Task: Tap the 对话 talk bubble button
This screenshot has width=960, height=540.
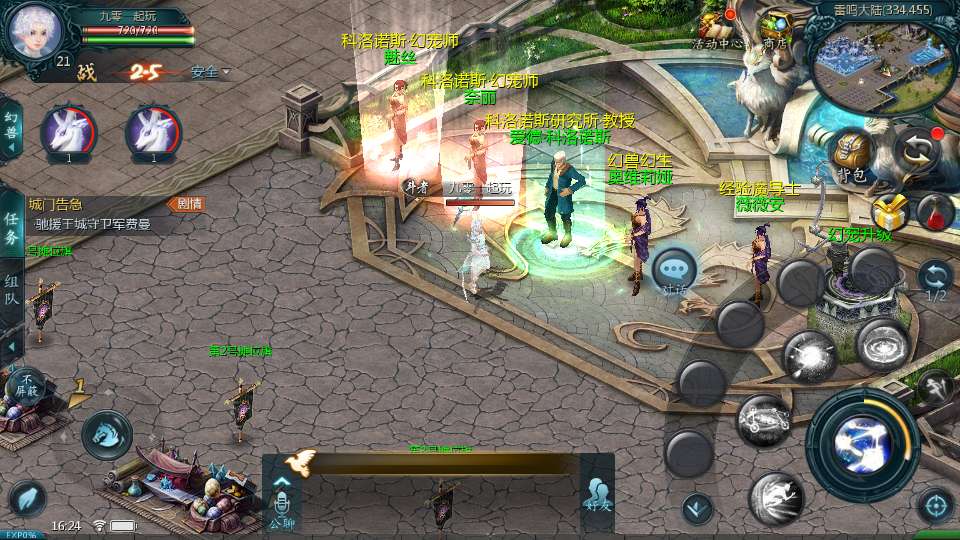Action: point(674,271)
